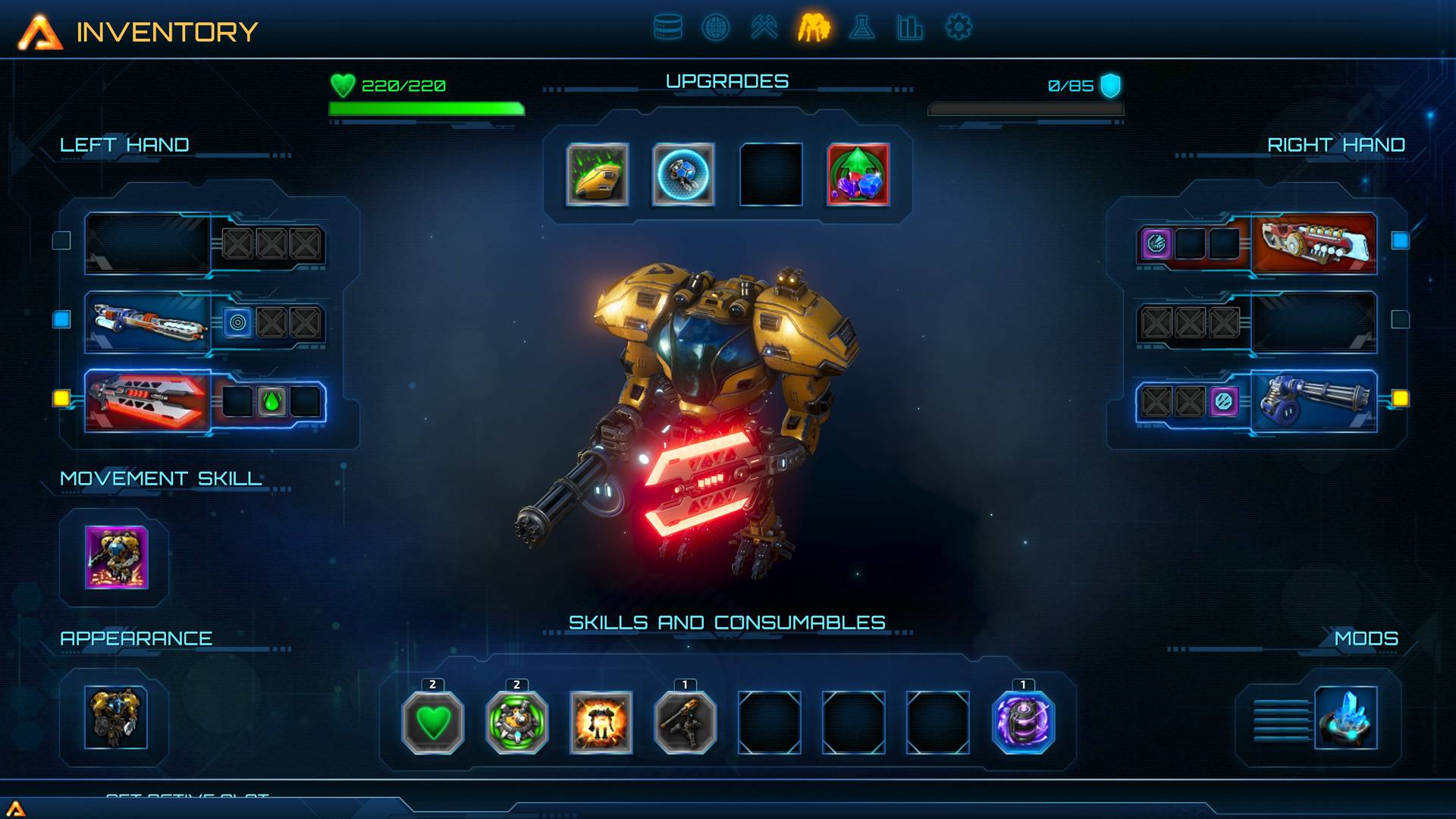The image size is (1456, 819).
Task: Toggle the blue slot marker beside the left-hand rifle
Action: click(62, 320)
